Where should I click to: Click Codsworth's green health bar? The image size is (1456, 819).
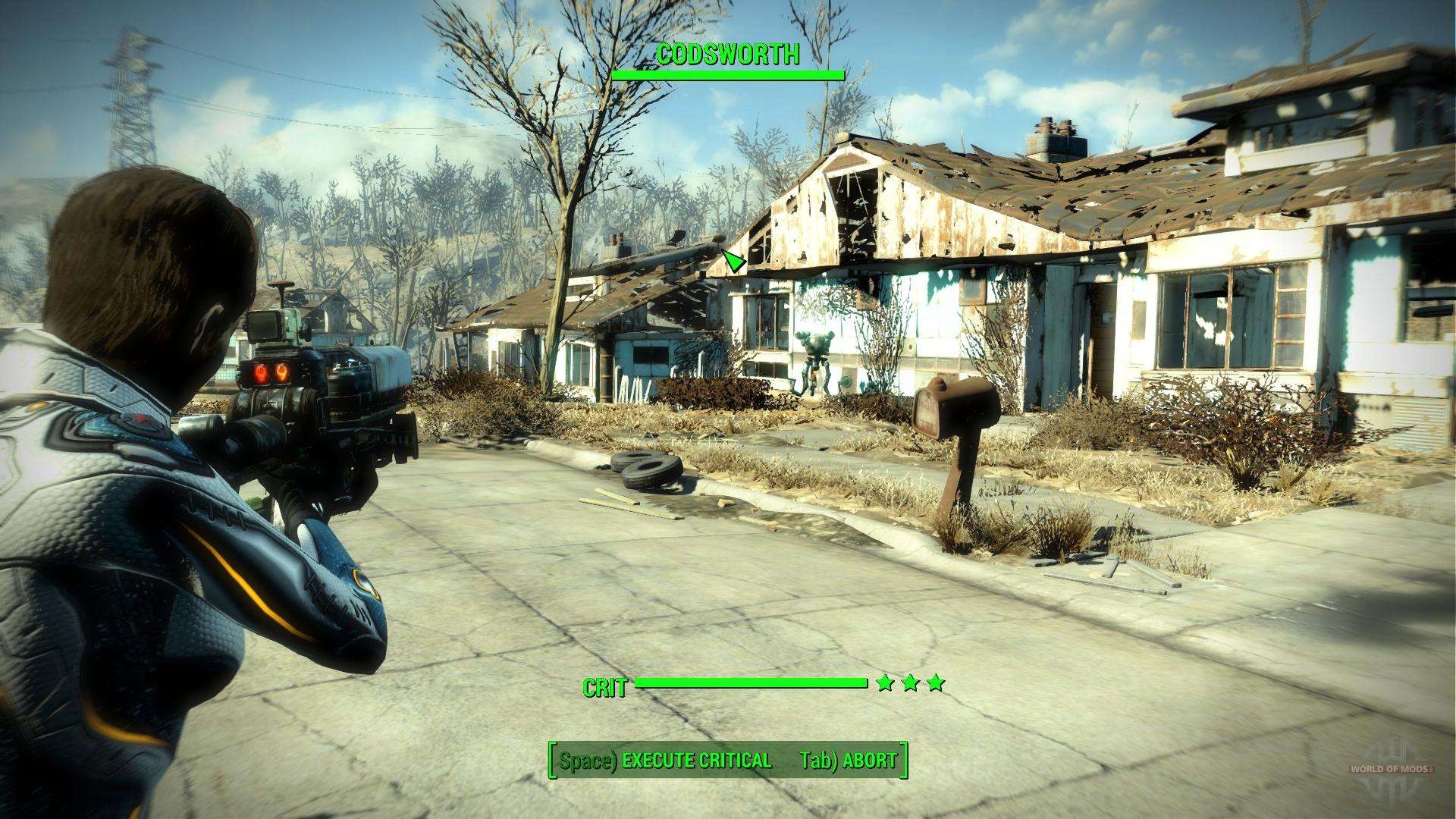click(x=728, y=74)
